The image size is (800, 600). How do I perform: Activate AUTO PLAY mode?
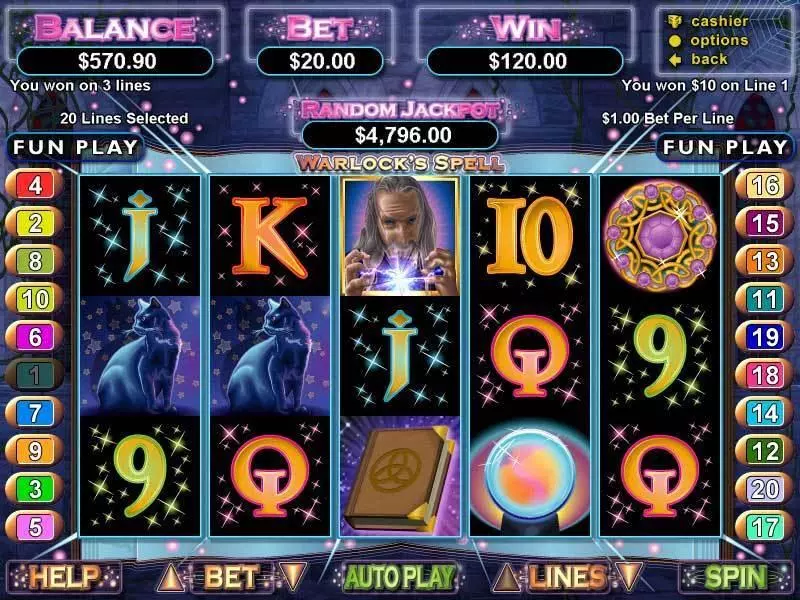tap(400, 577)
